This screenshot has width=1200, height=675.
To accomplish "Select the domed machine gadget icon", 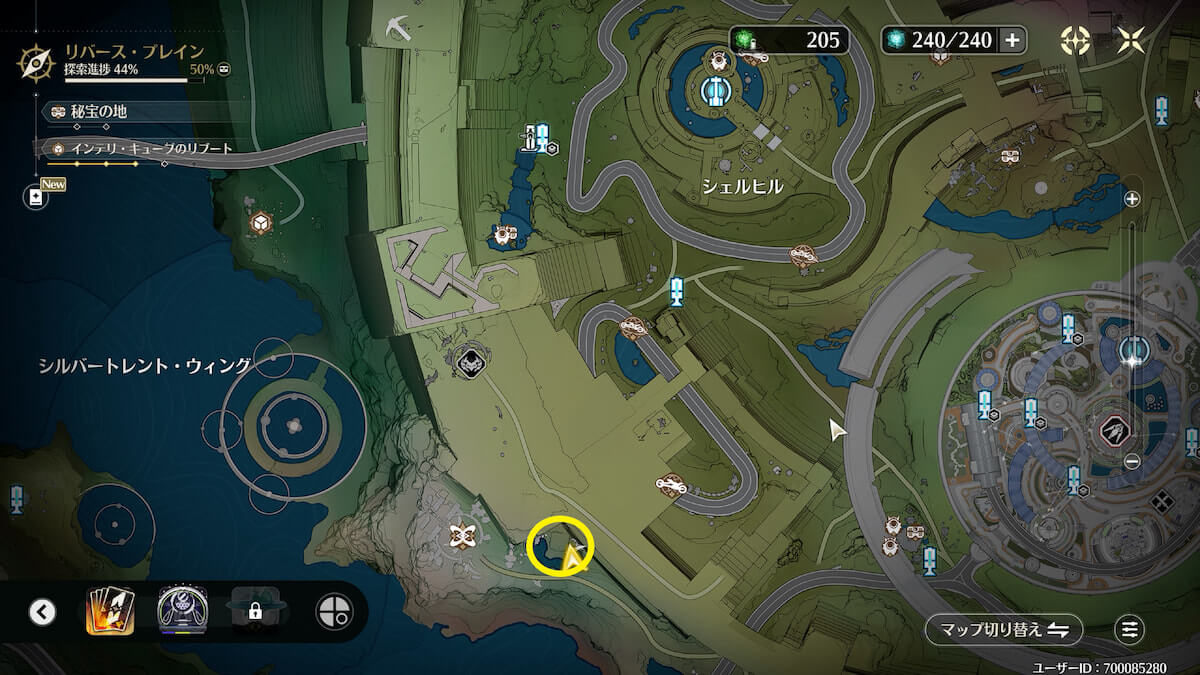I will [x=182, y=610].
